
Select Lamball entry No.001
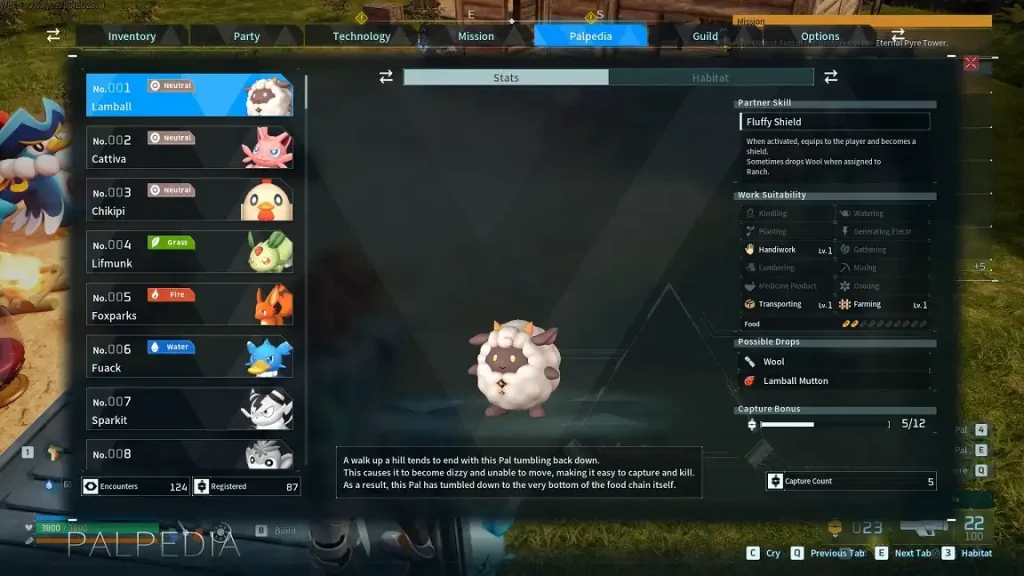coord(189,96)
